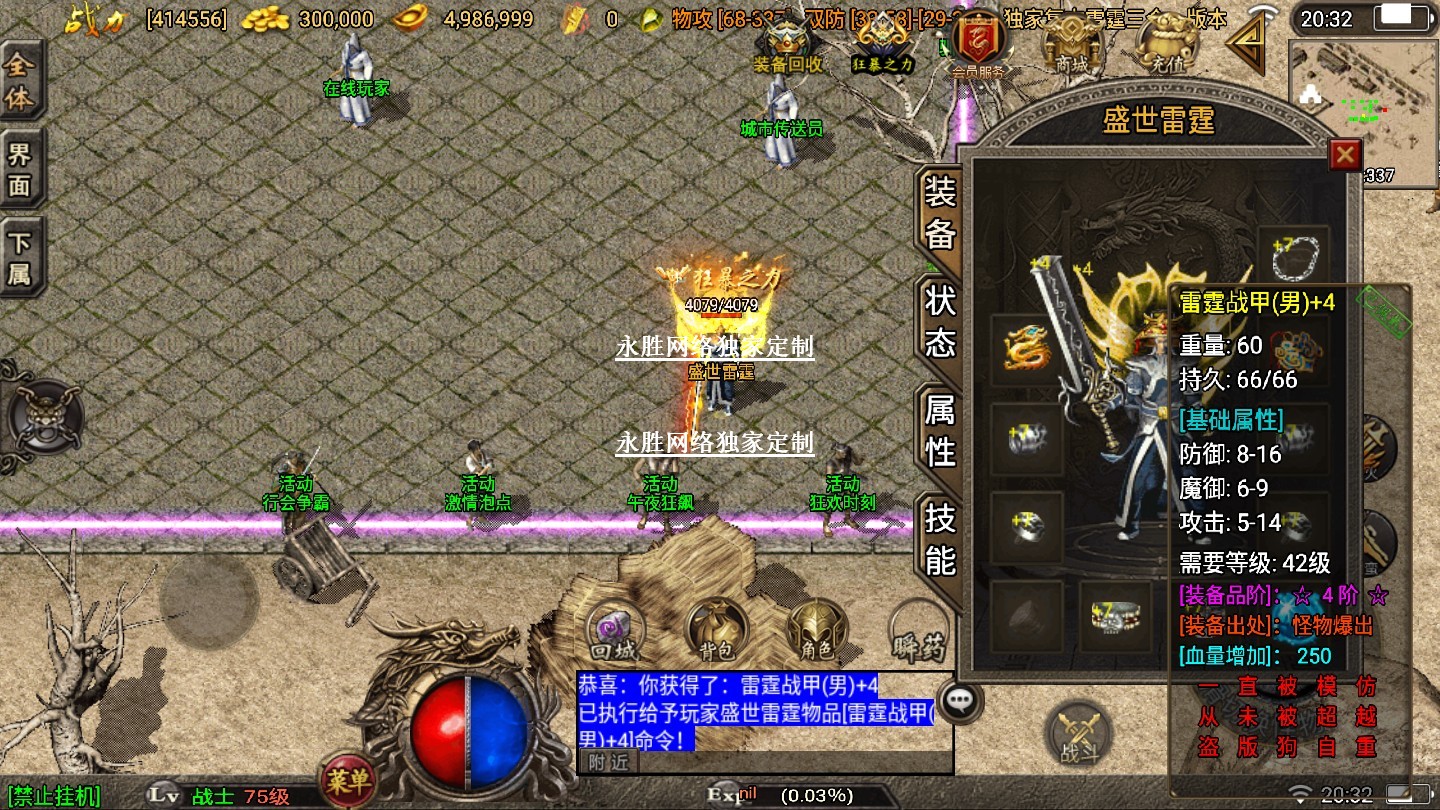
Task: Open the 背包 backpack
Action: 716,631
